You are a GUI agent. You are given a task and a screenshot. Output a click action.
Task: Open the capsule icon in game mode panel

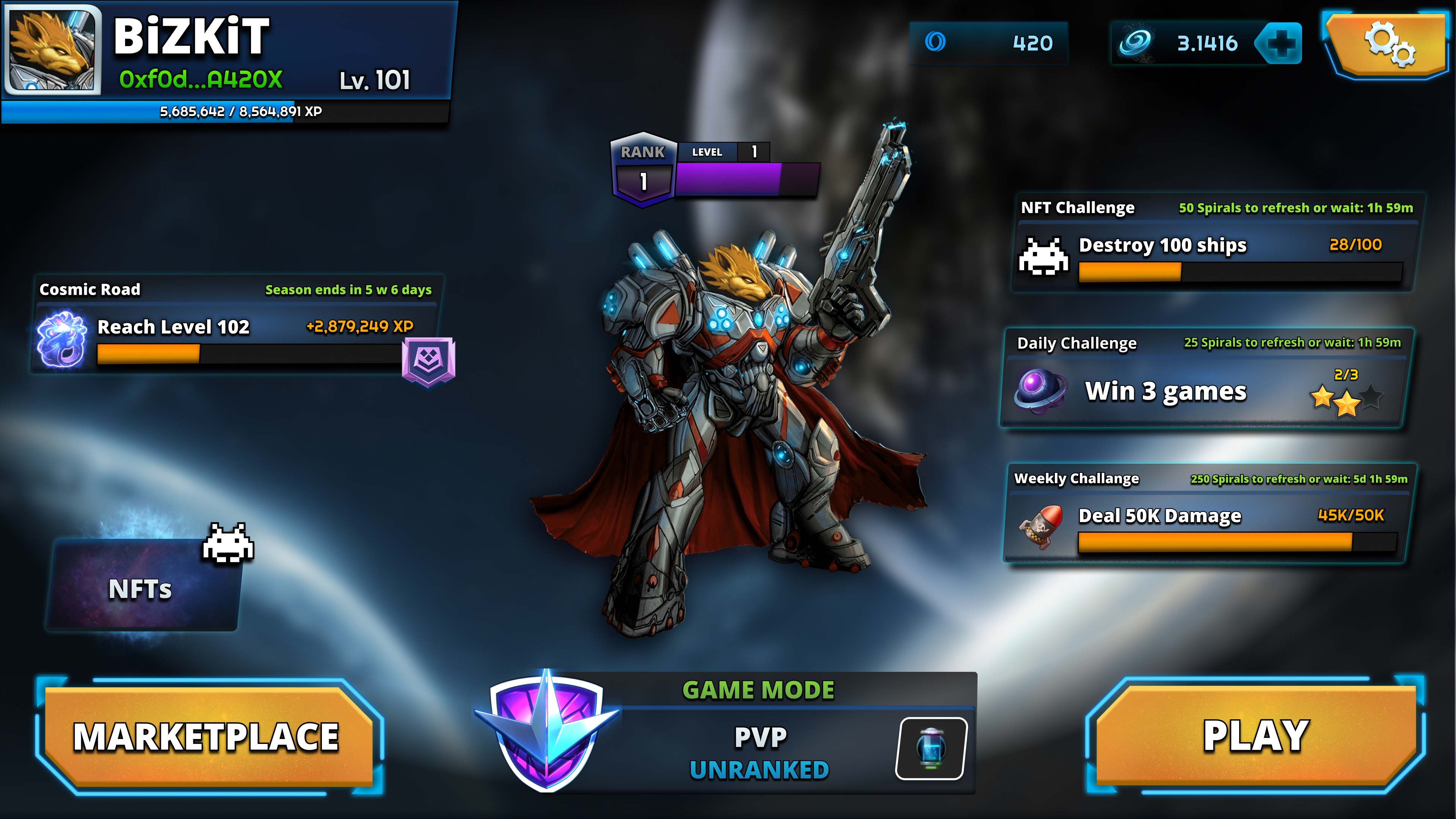[931, 748]
